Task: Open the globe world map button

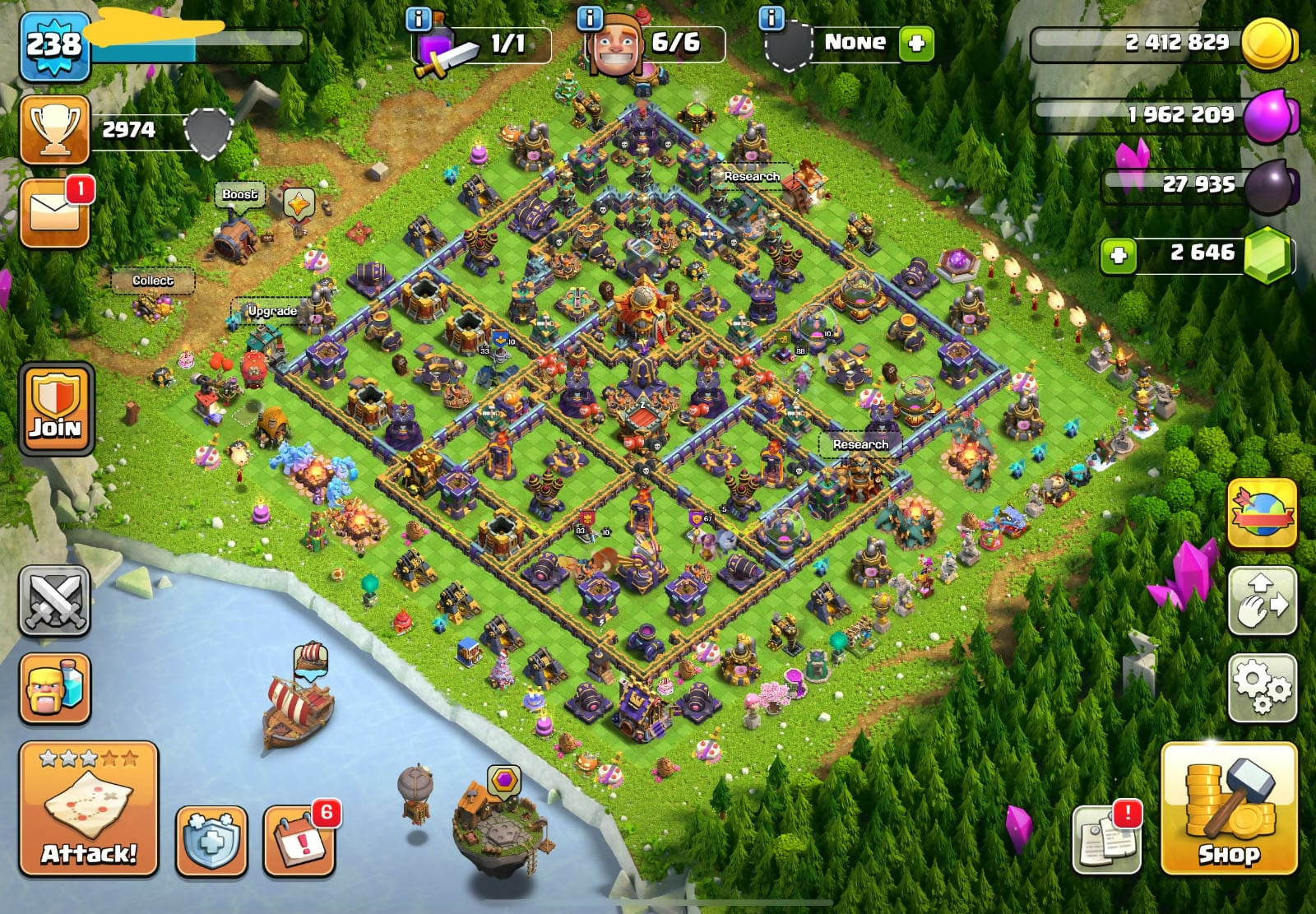Action: pyautogui.click(x=1262, y=514)
